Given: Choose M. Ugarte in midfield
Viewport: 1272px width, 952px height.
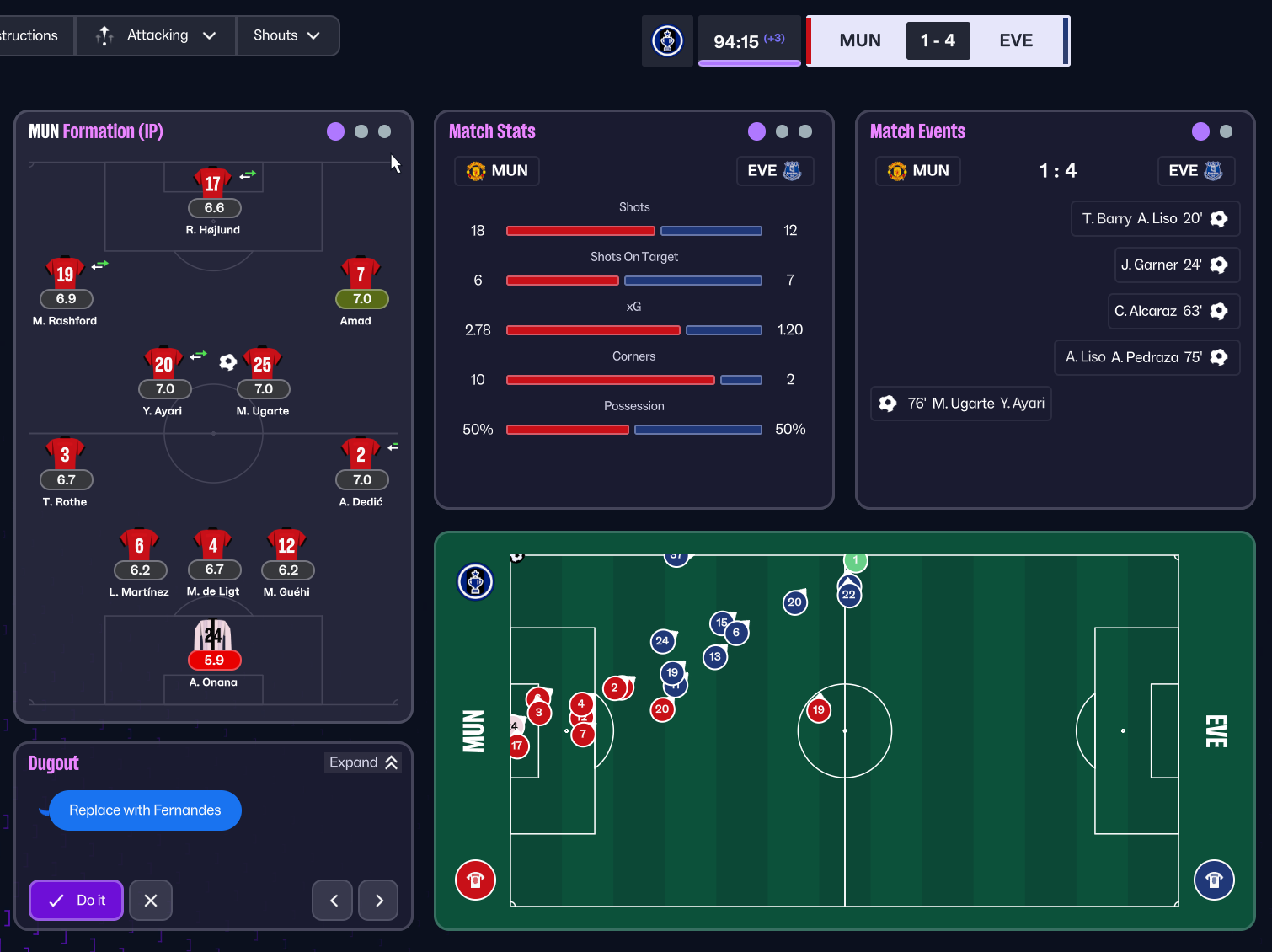Looking at the screenshot, I should pyautogui.click(x=263, y=366).
